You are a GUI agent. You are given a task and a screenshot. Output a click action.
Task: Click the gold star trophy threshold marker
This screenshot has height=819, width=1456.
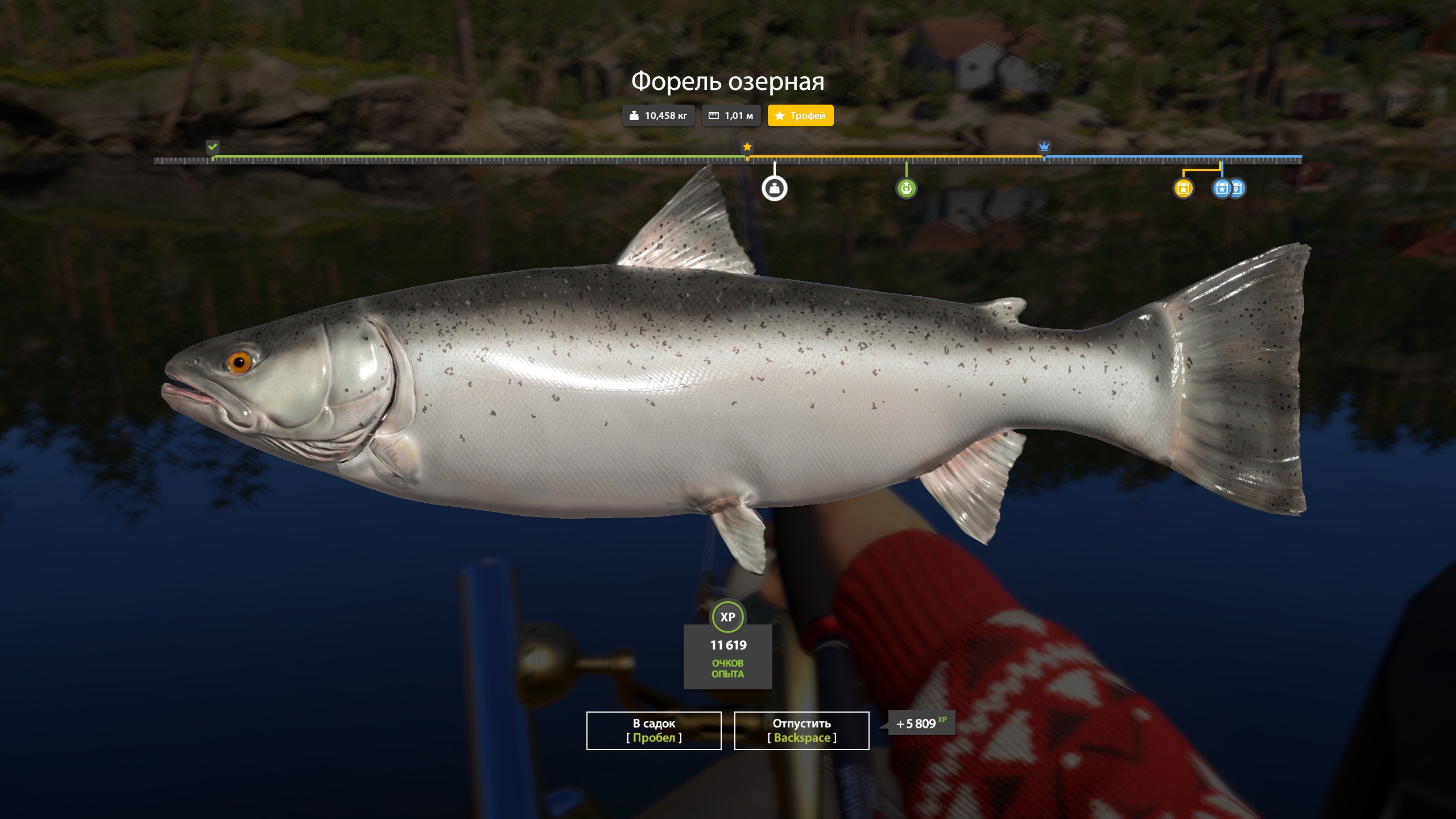747,147
